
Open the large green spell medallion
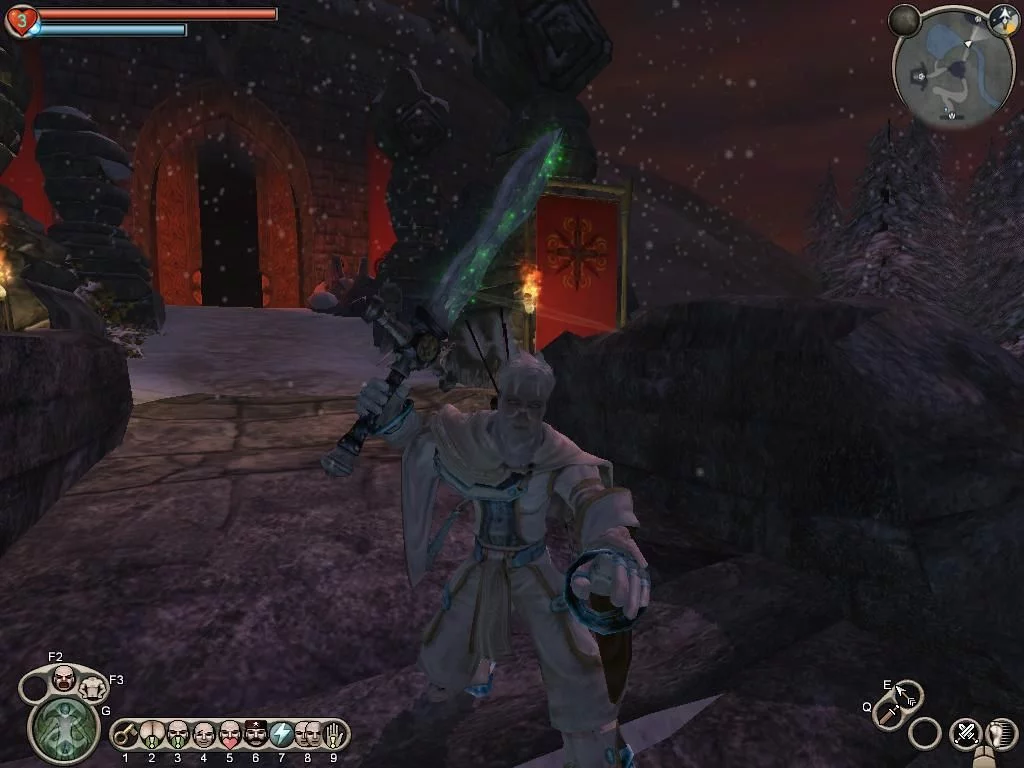tap(63, 729)
